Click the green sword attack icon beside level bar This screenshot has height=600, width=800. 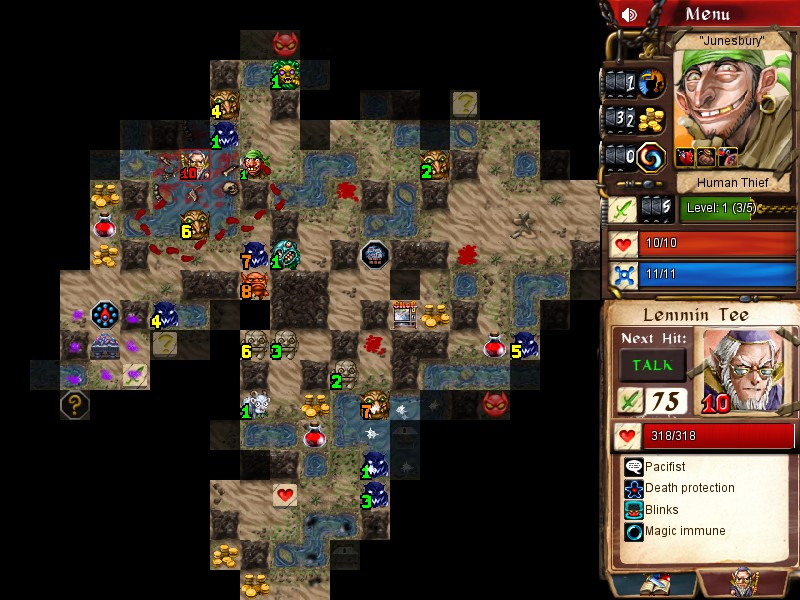pyautogui.click(x=623, y=209)
